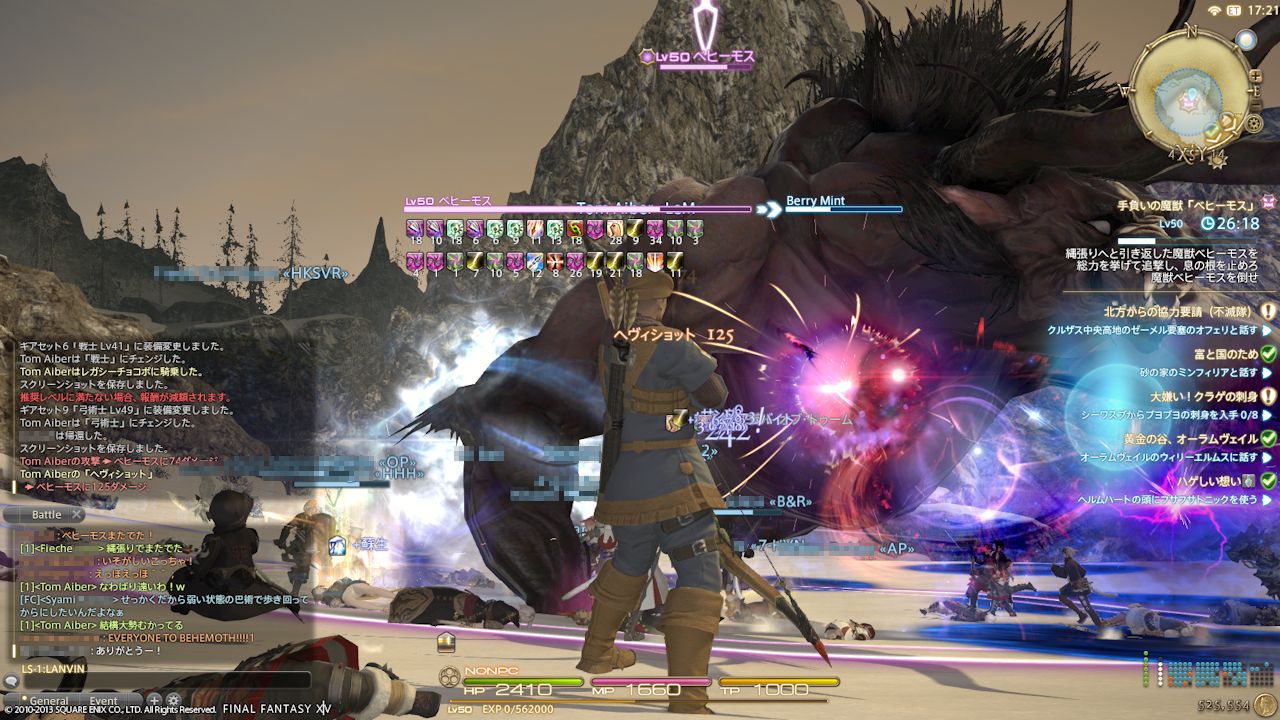Viewport: 1280px width, 720px height.
Task: Open the circular minimap
Action: 1189,93
